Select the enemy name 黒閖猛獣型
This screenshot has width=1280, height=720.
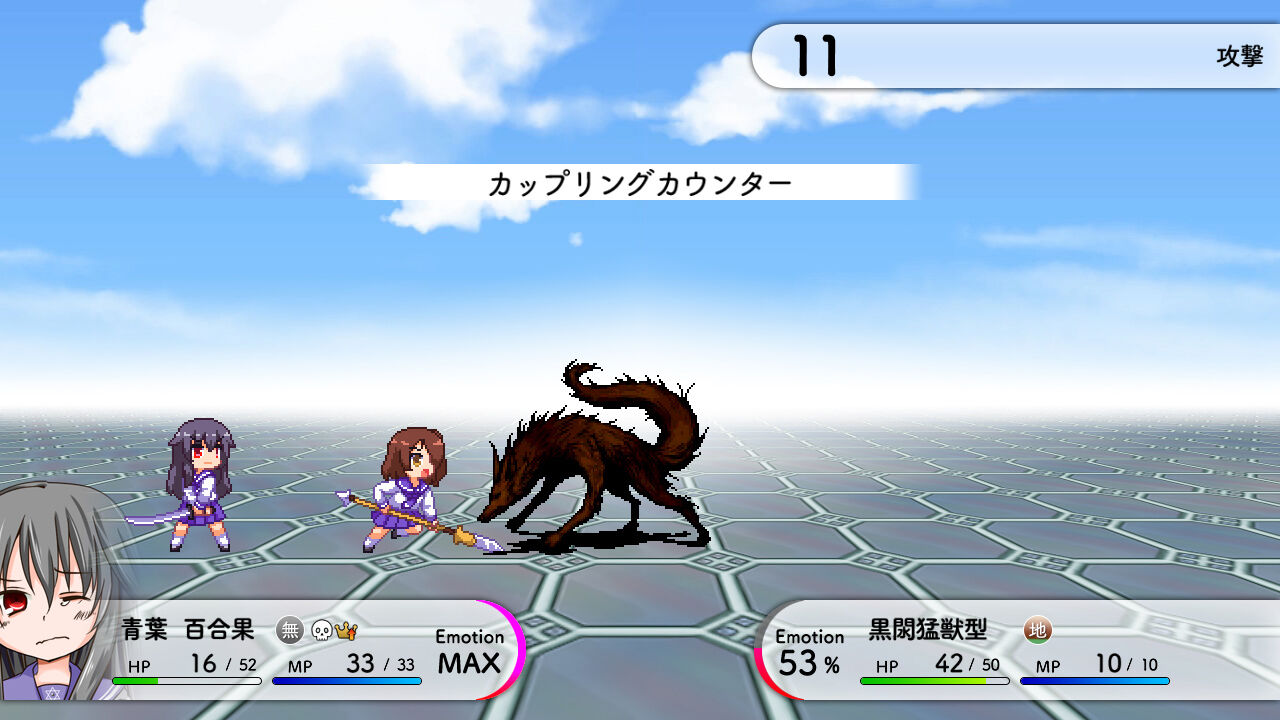point(927,631)
